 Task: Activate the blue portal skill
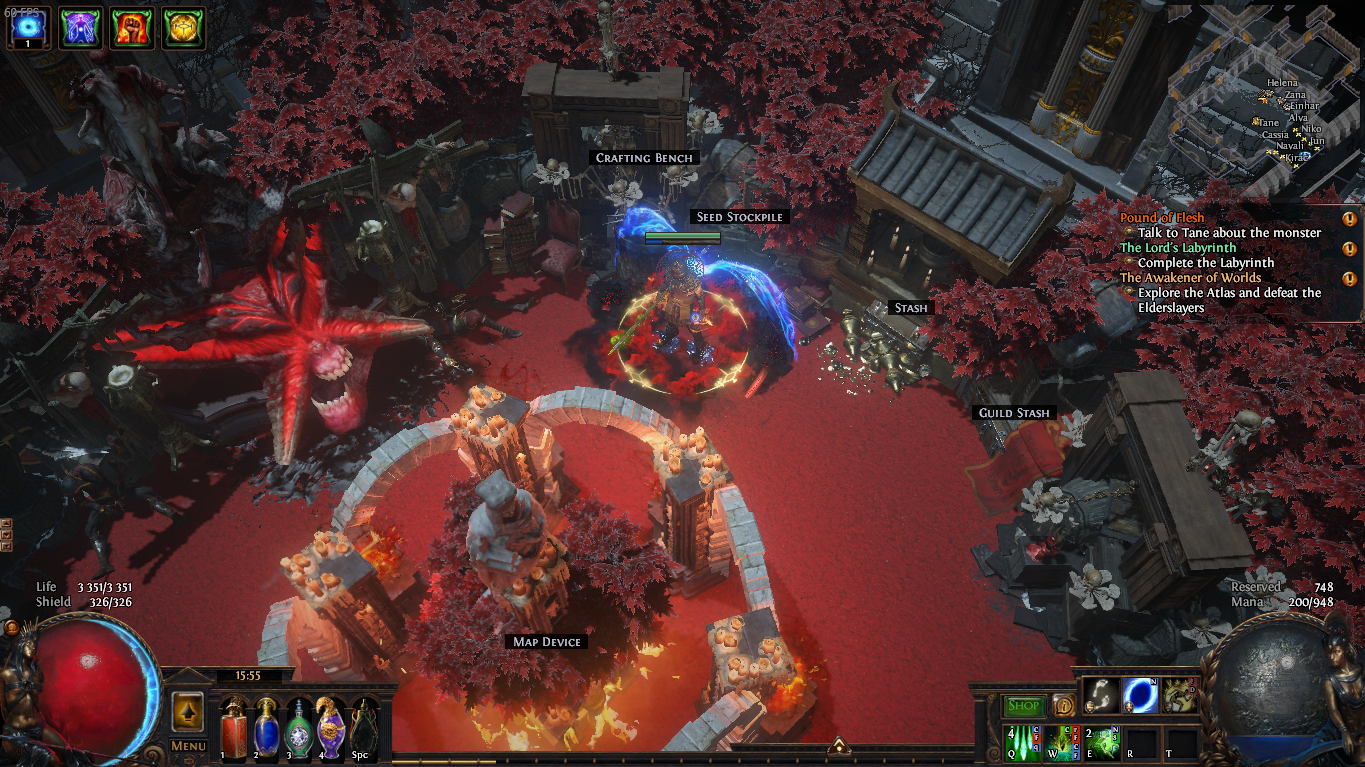[x=1140, y=695]
